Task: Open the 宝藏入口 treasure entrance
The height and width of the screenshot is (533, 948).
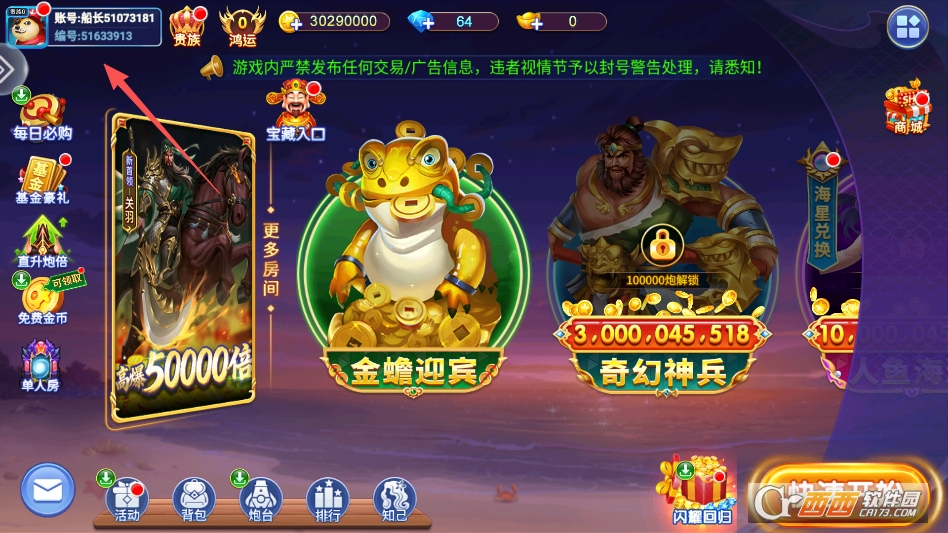Action: [295, 112]
